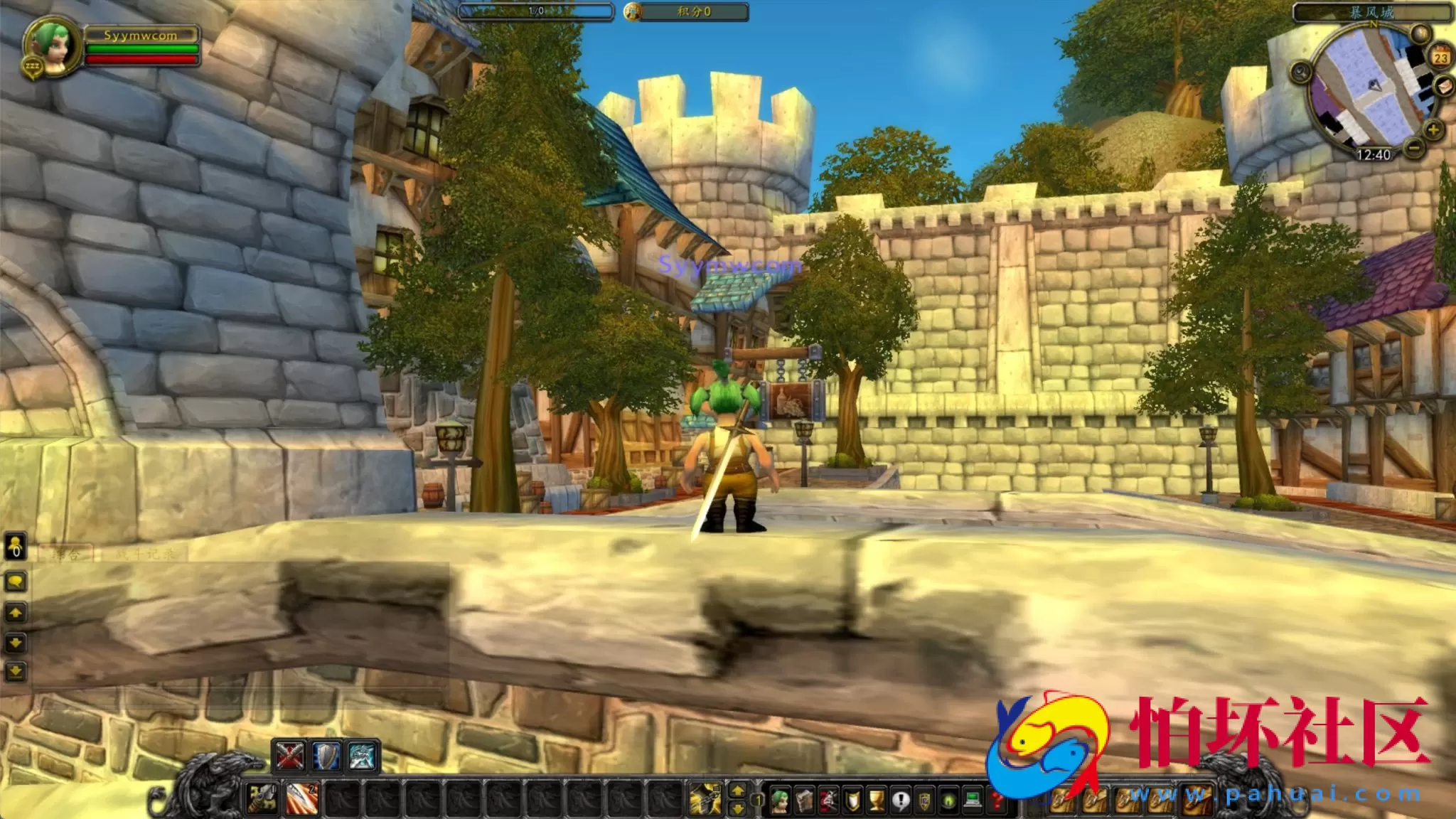Open the green eye dungeon finder icon

coord(948,798)
